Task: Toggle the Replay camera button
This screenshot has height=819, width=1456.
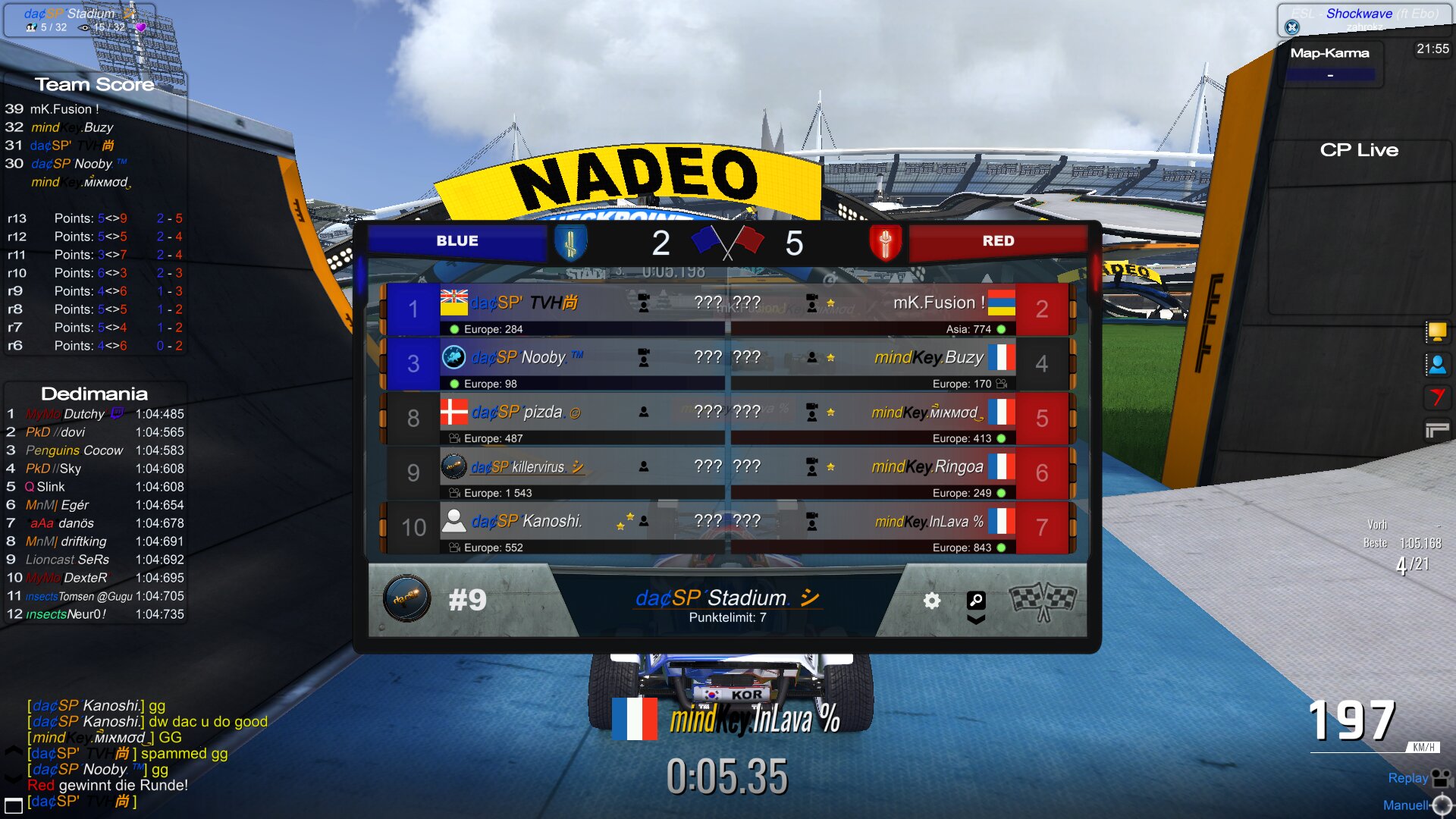Action: [x=1440, y=778]
